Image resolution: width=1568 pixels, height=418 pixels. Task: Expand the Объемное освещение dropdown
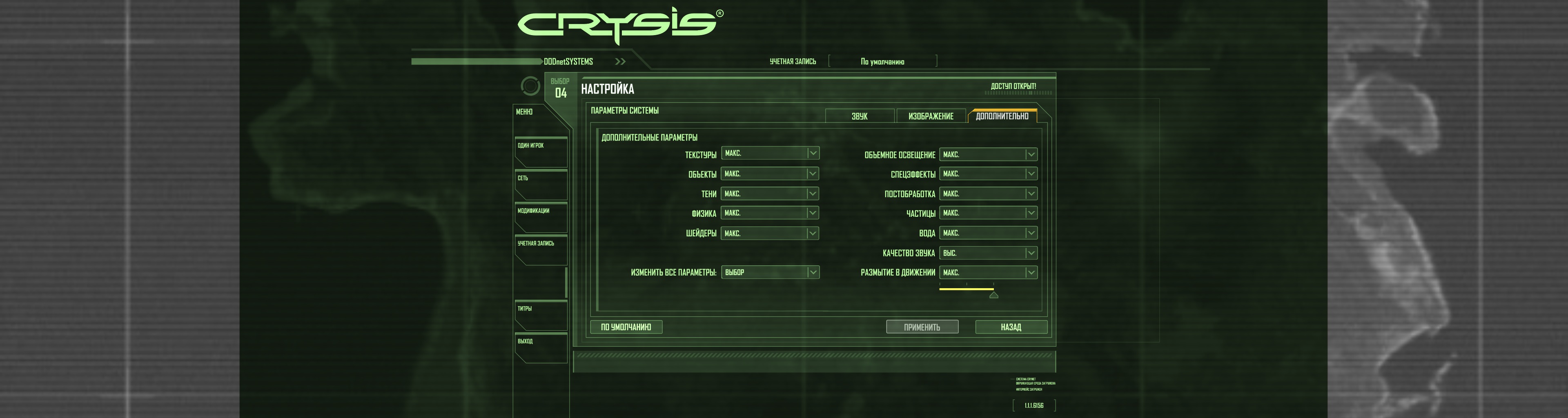[988, 155]
